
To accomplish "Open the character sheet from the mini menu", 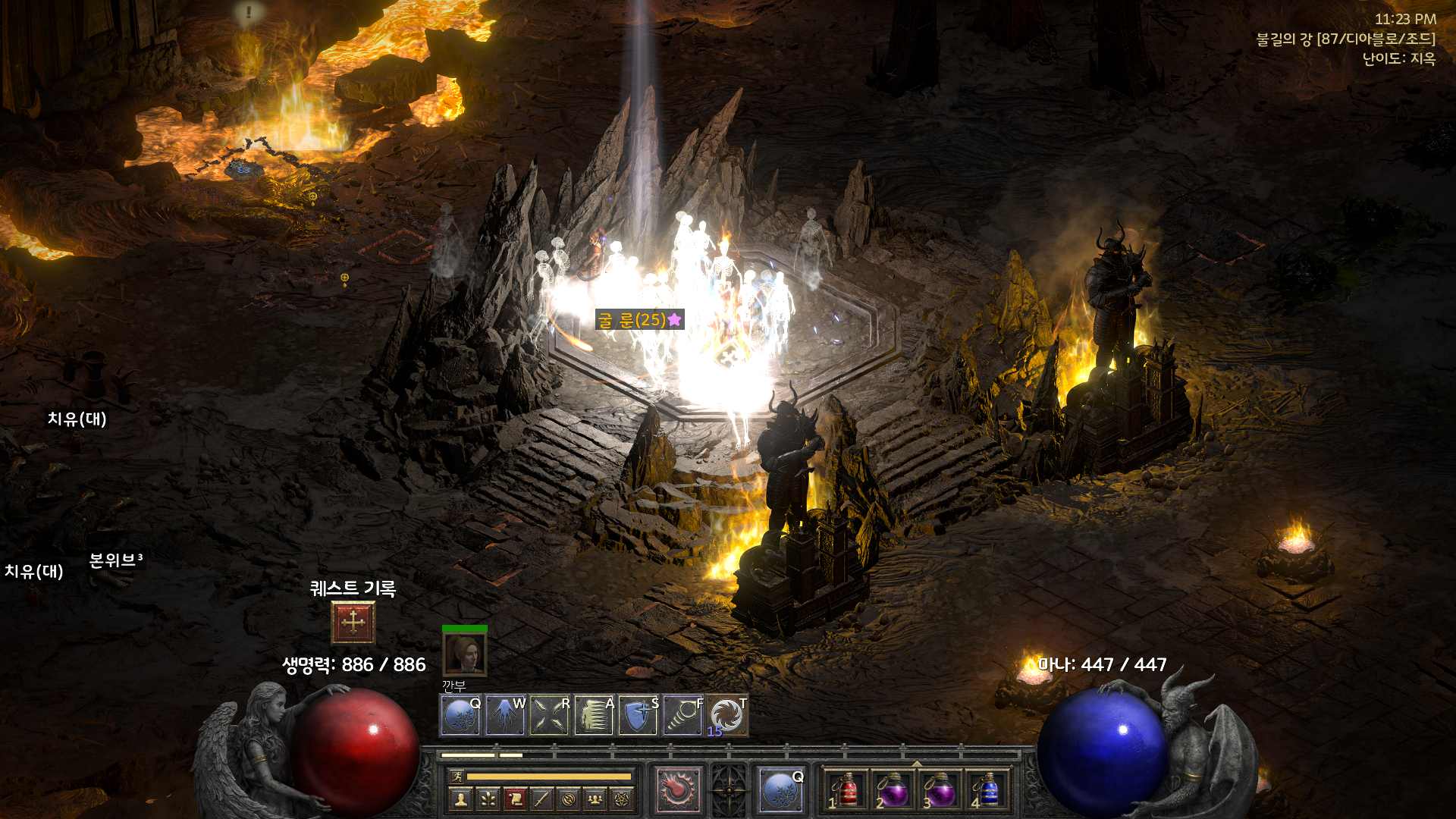I will point(460,799).
